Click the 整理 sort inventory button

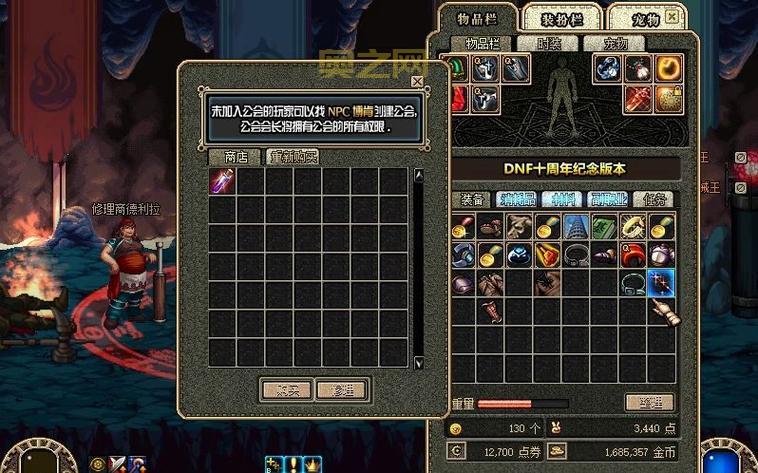(x=649, y=402)
